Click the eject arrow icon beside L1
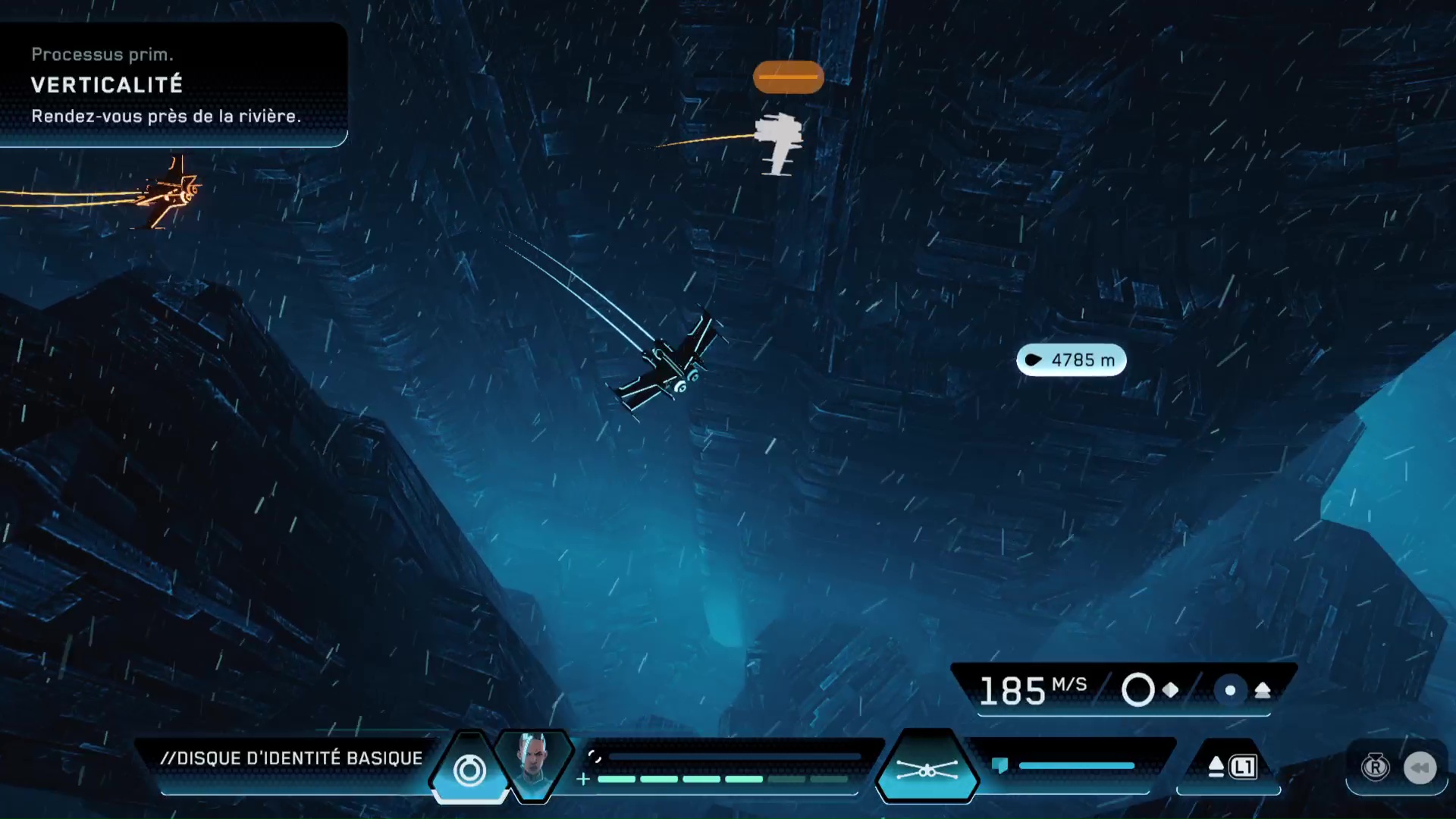This screenshot has height=819, width=1456. tap(1217, 766)
